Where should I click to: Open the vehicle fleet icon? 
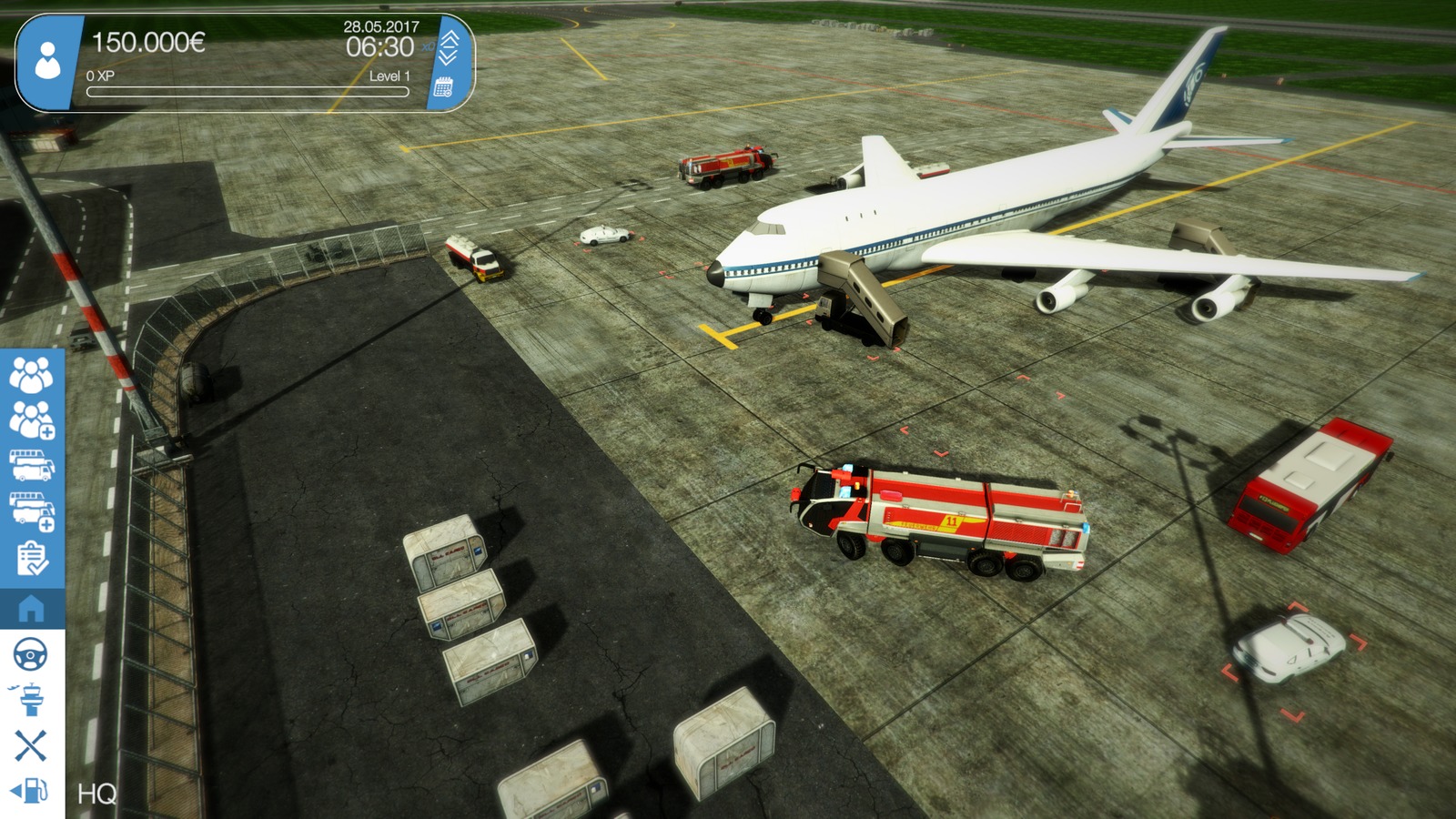pyautogui.click(x=32, y=467)
